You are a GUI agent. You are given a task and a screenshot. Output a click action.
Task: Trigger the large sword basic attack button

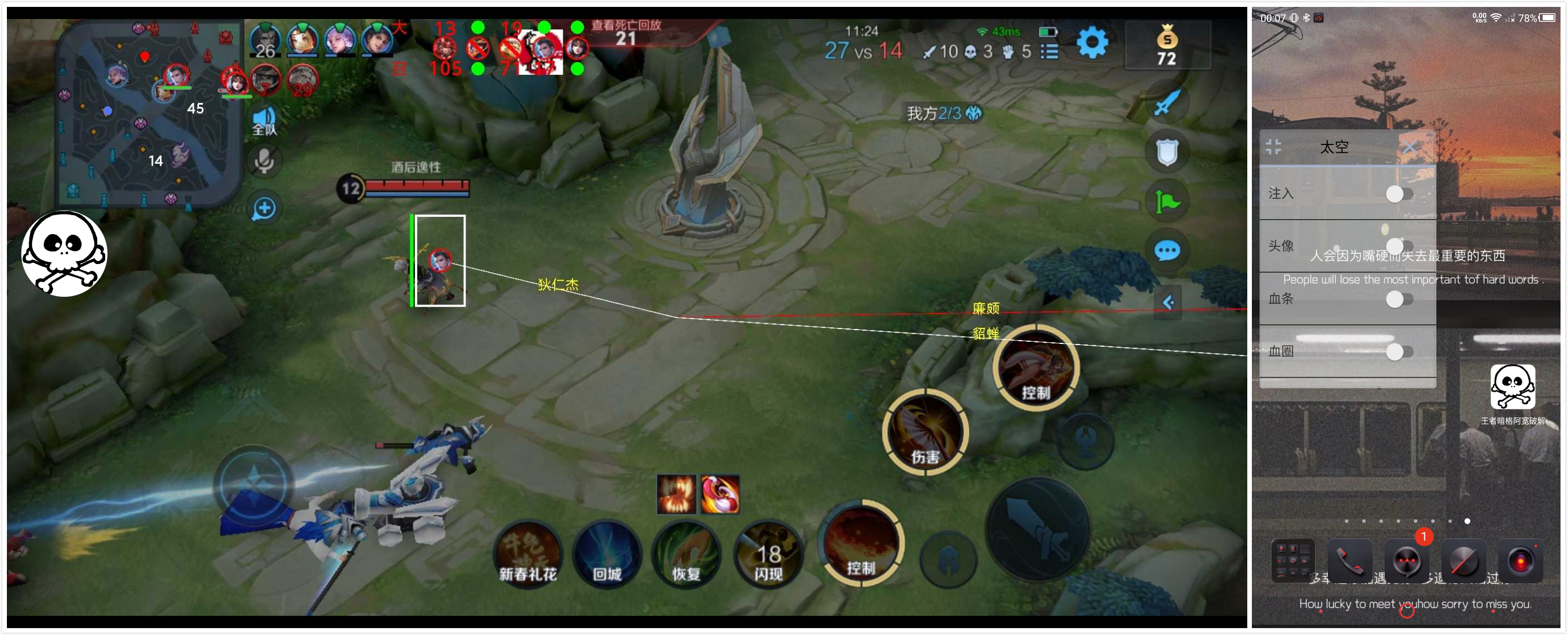(x=1037, y=528)
